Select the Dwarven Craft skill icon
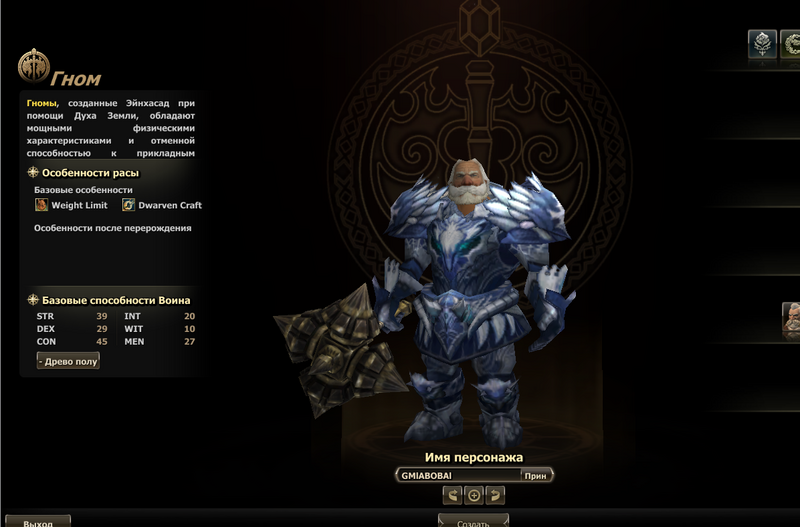Image resolution: width=800 pixels, height=527 pixels. [129, 205]
